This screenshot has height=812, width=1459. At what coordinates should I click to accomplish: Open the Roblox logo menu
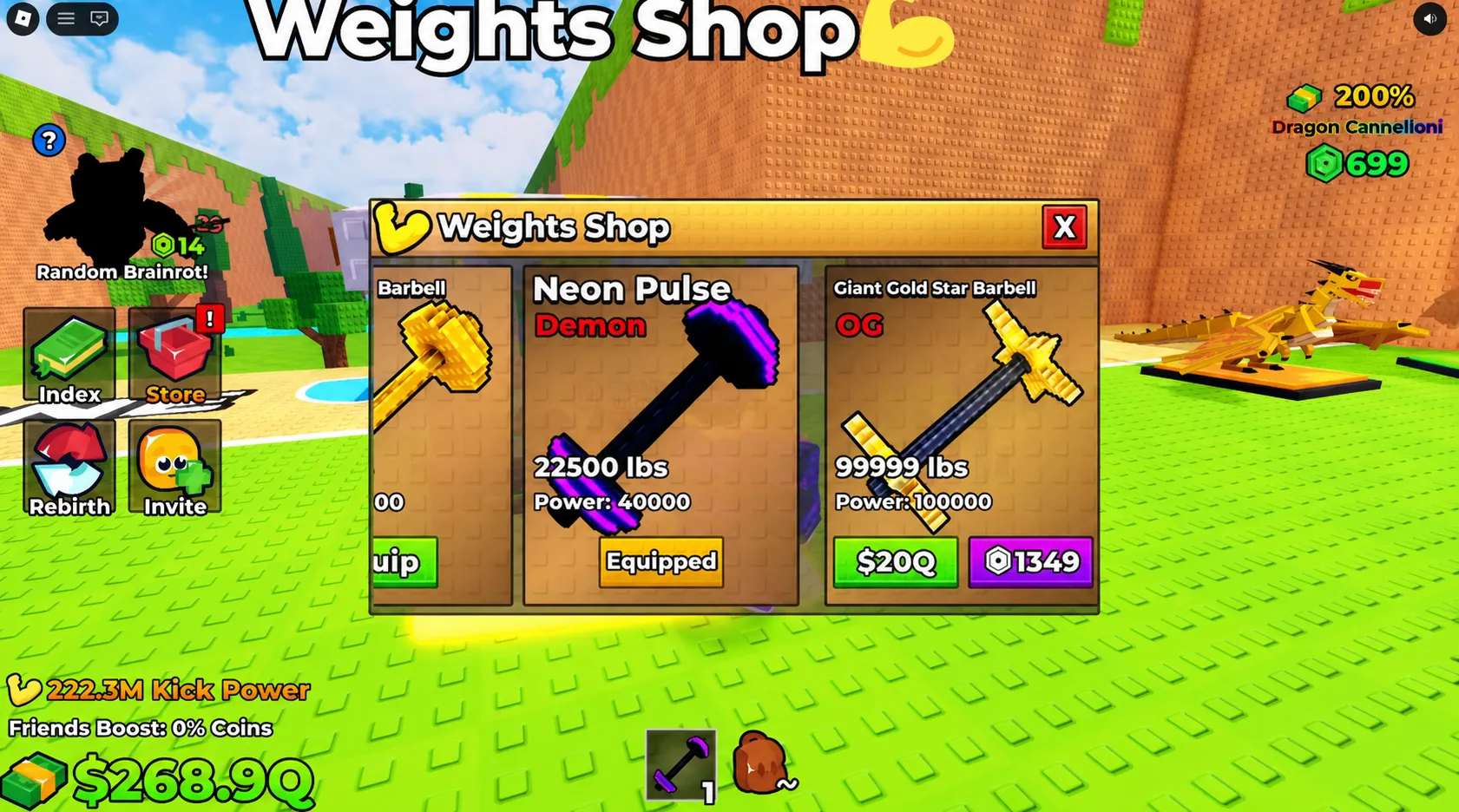[22, 17]
